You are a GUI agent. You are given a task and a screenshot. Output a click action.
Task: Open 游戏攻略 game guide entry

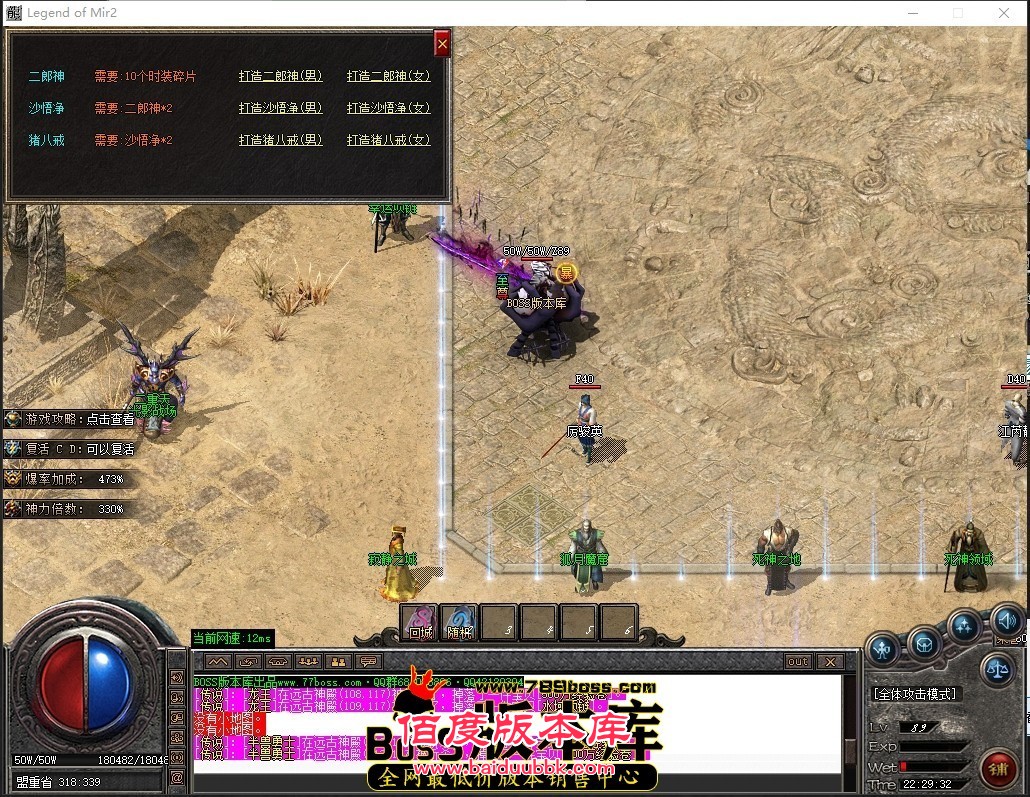point(70,419)
